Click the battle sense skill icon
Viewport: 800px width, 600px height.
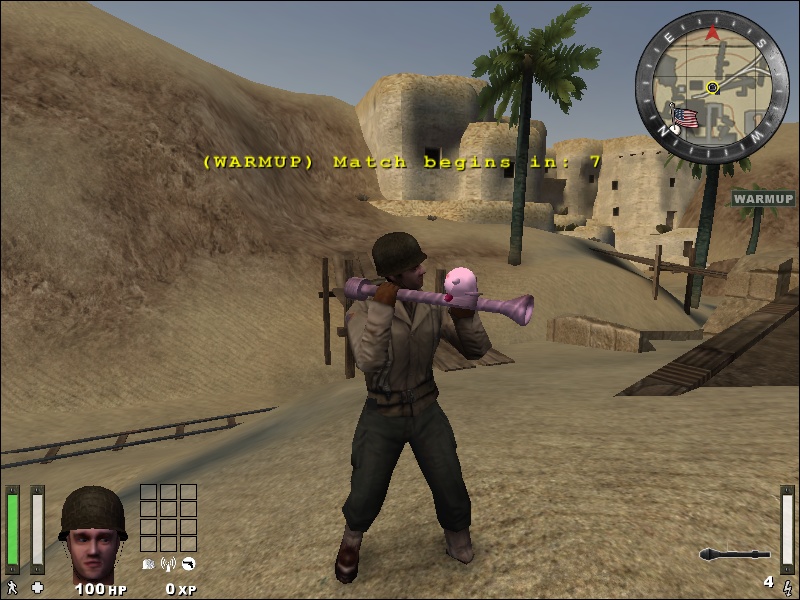coord(148,564)
